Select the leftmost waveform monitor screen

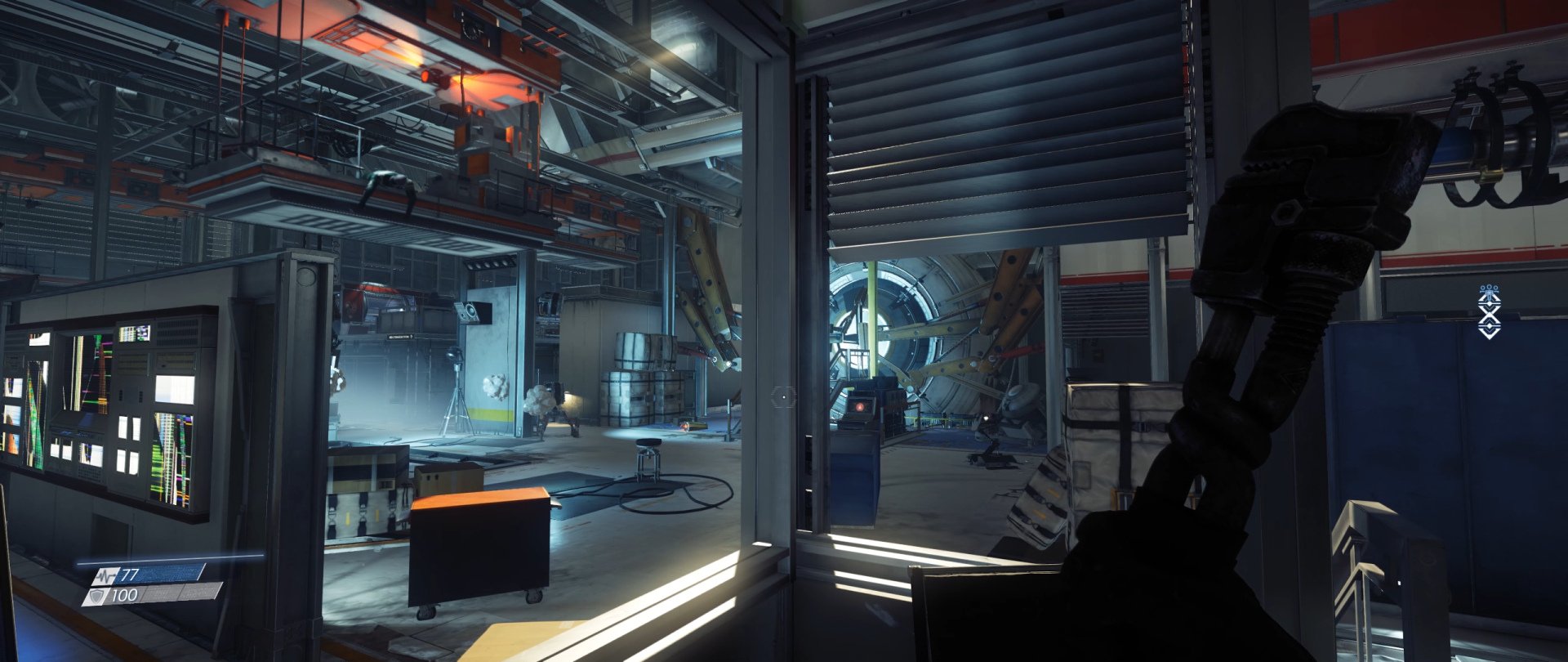tap(33, 417)
